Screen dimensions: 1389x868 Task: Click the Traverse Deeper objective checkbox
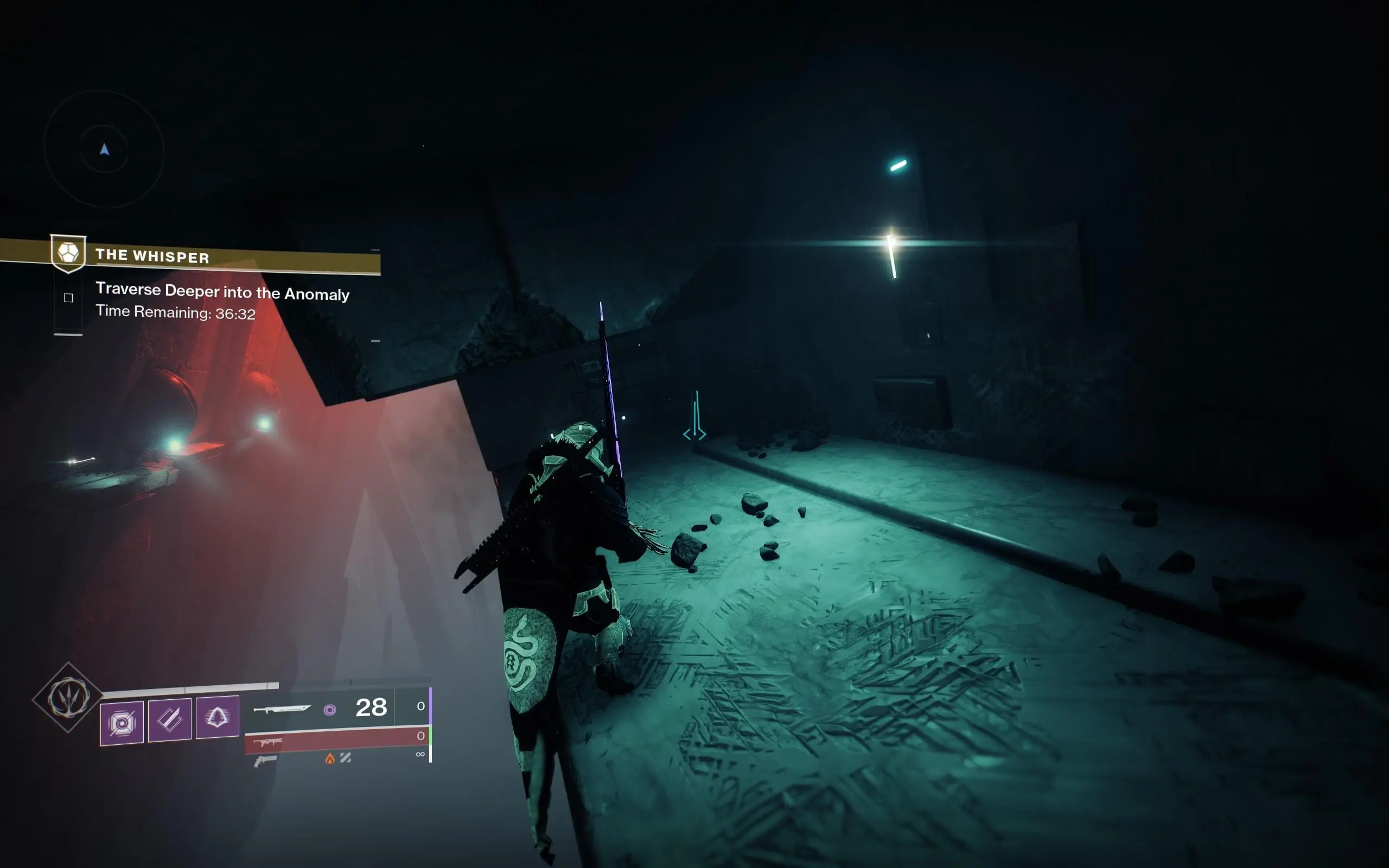coord(68,297)
